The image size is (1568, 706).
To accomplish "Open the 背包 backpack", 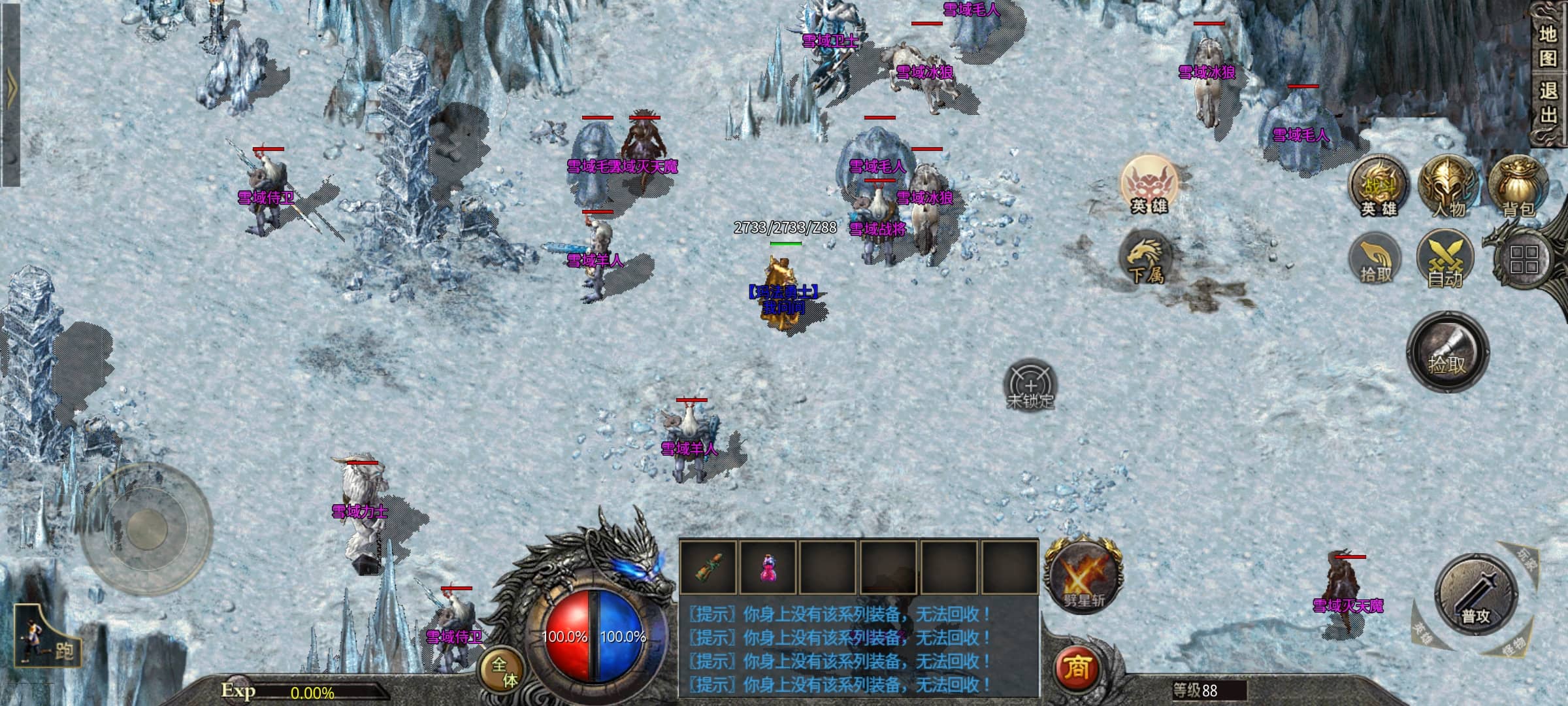I will tap(1518, 186).
